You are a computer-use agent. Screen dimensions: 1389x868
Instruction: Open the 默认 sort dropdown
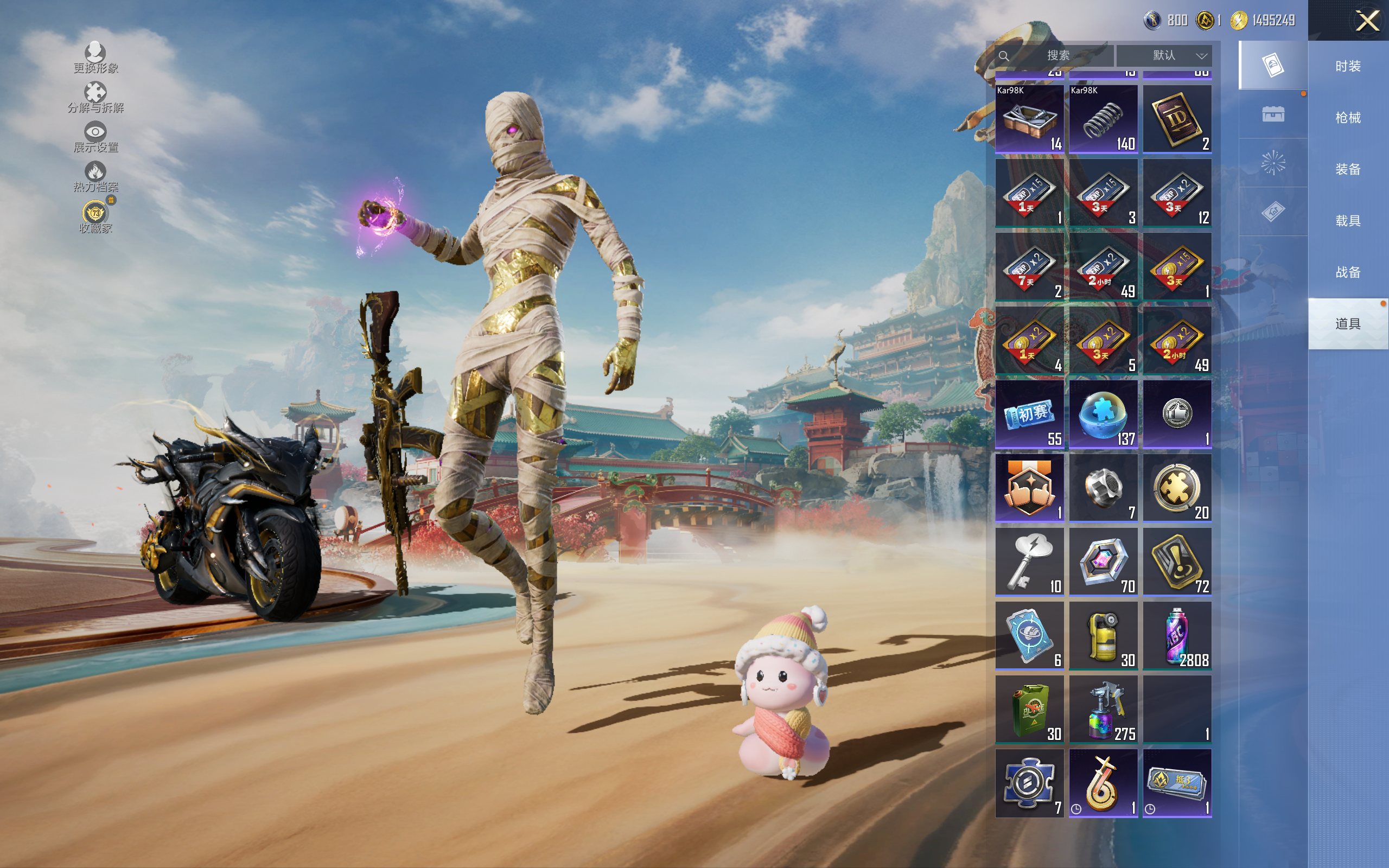[1164, 55]
